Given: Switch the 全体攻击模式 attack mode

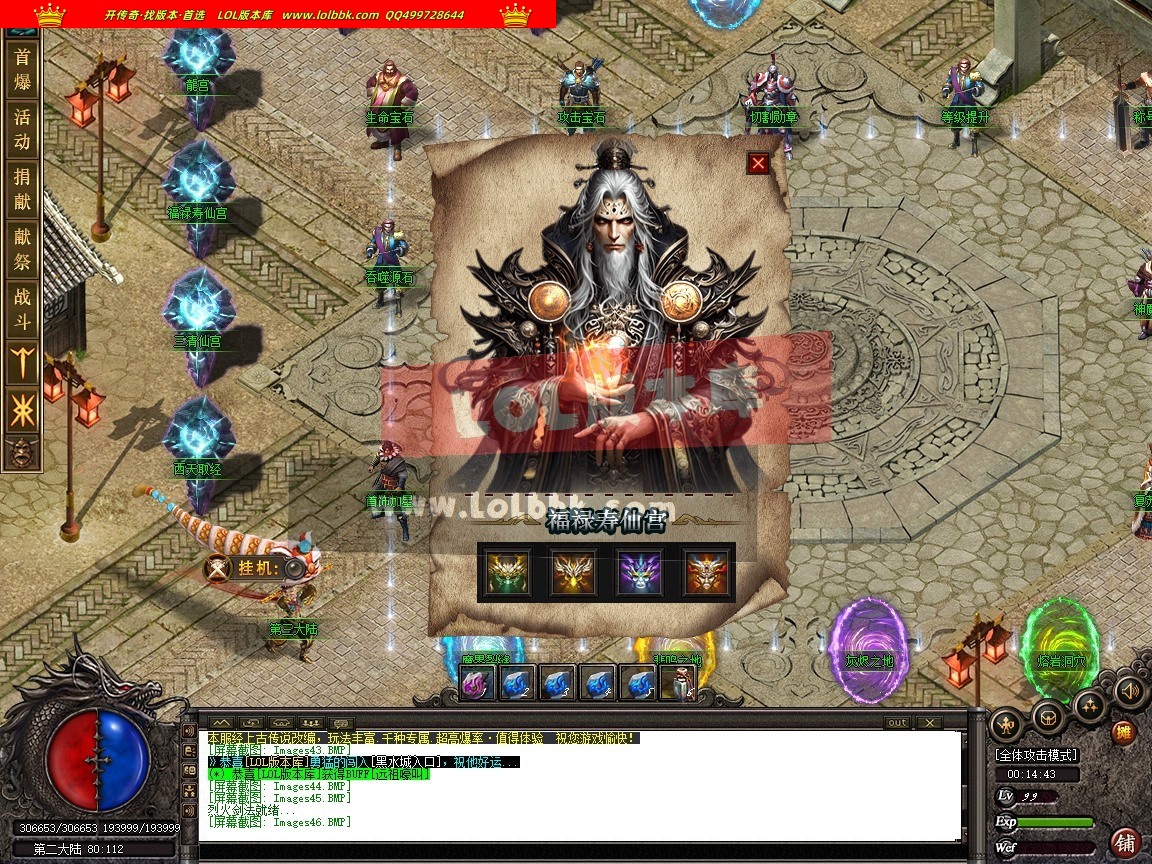Looking at the screenshot, I should tap(1036, 755).
